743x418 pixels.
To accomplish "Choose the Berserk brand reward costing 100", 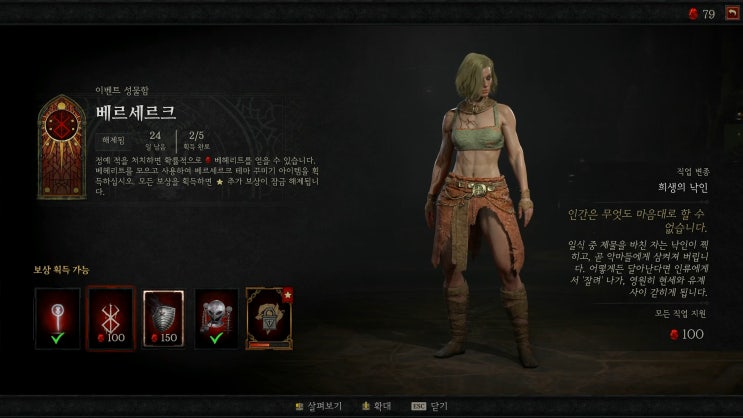I will pyautogui.click(x=110, y=319).
